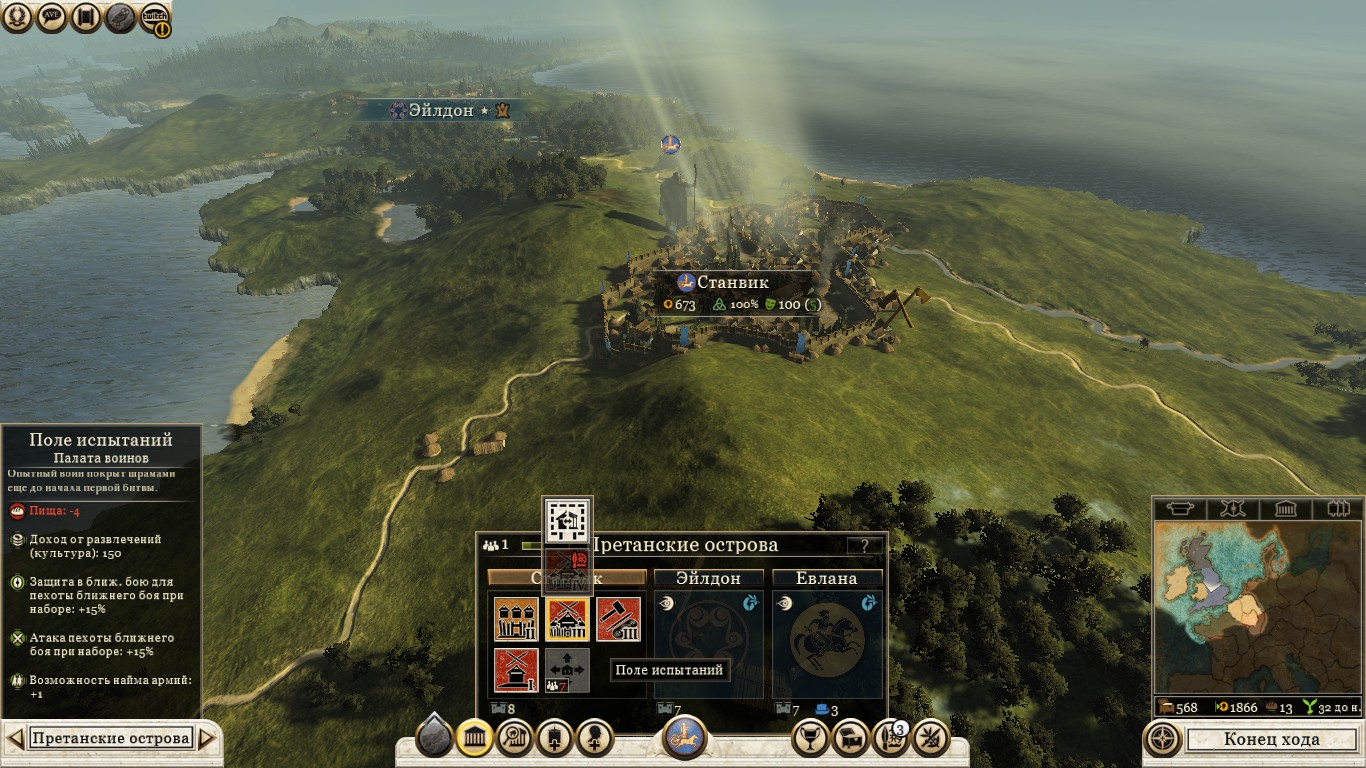Open the AVL chat bubble advisor button

tap(52, 17)
